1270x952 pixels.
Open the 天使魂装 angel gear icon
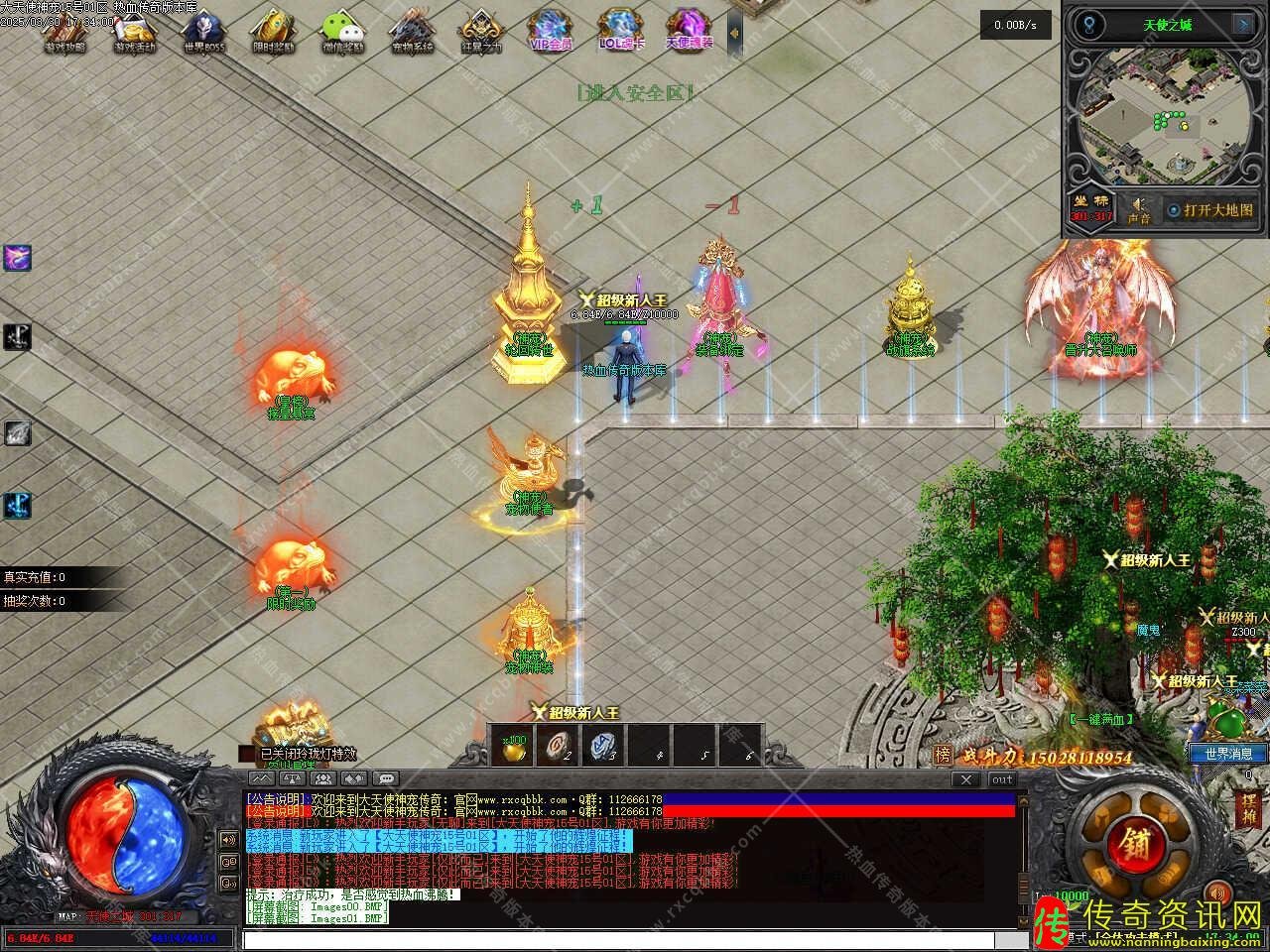point(689,30)
